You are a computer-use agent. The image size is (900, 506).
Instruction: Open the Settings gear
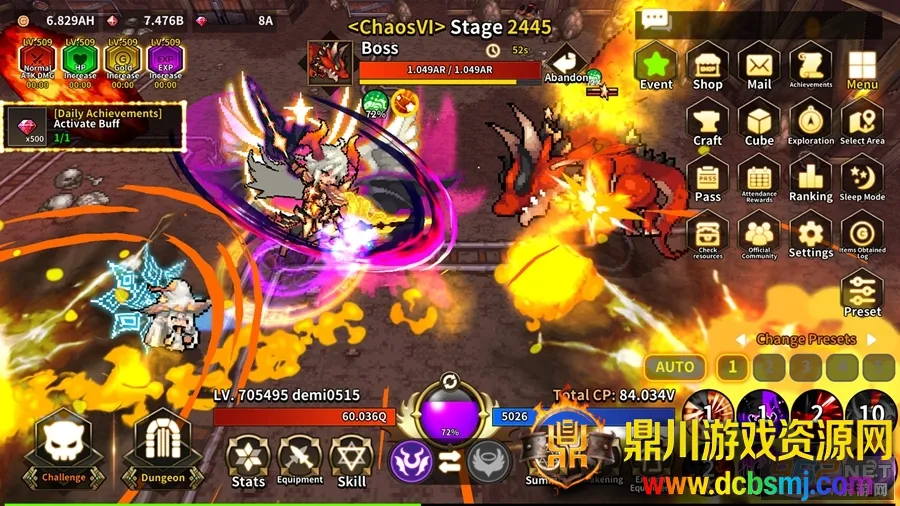coord(810,236)
